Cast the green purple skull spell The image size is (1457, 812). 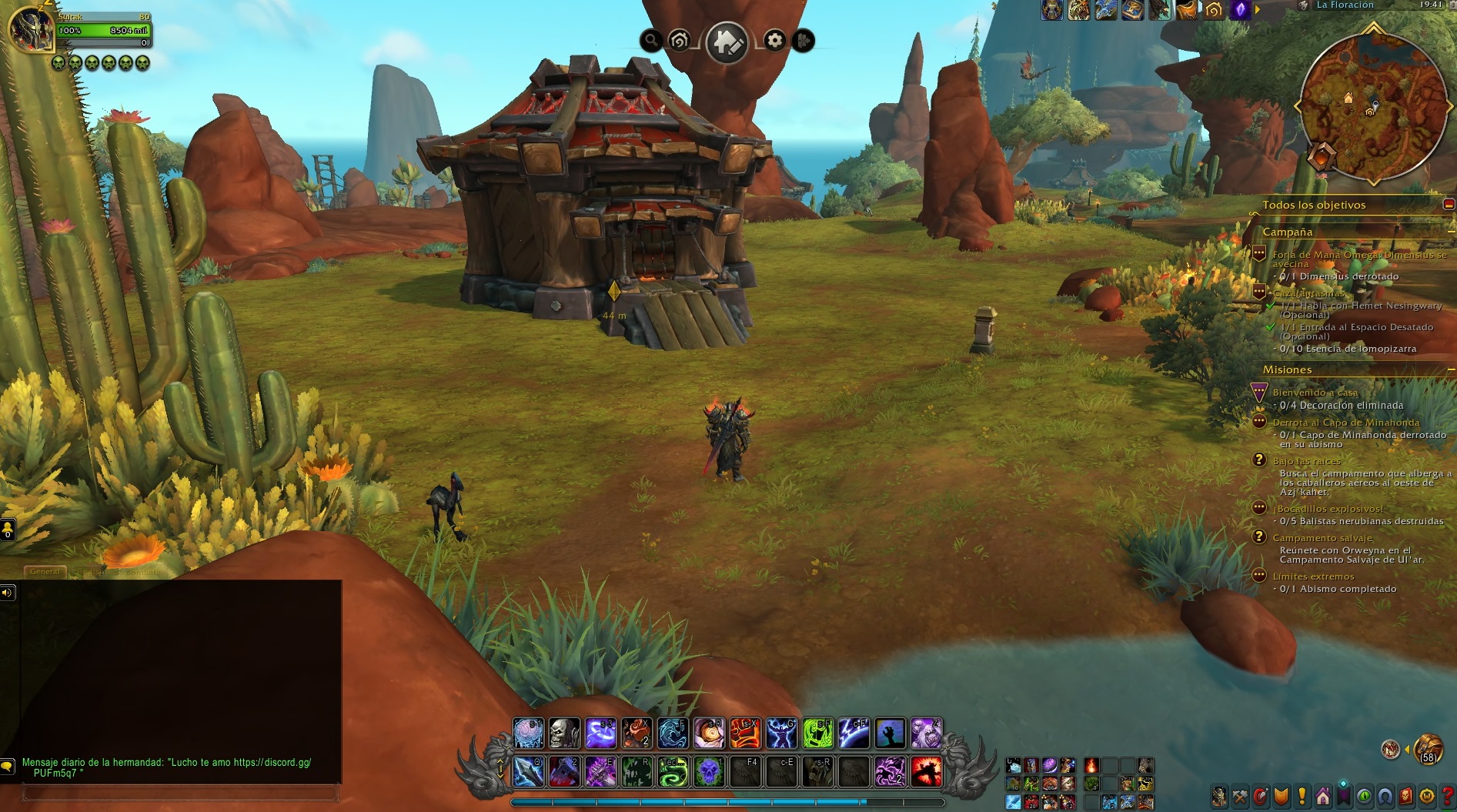(709, 772)
